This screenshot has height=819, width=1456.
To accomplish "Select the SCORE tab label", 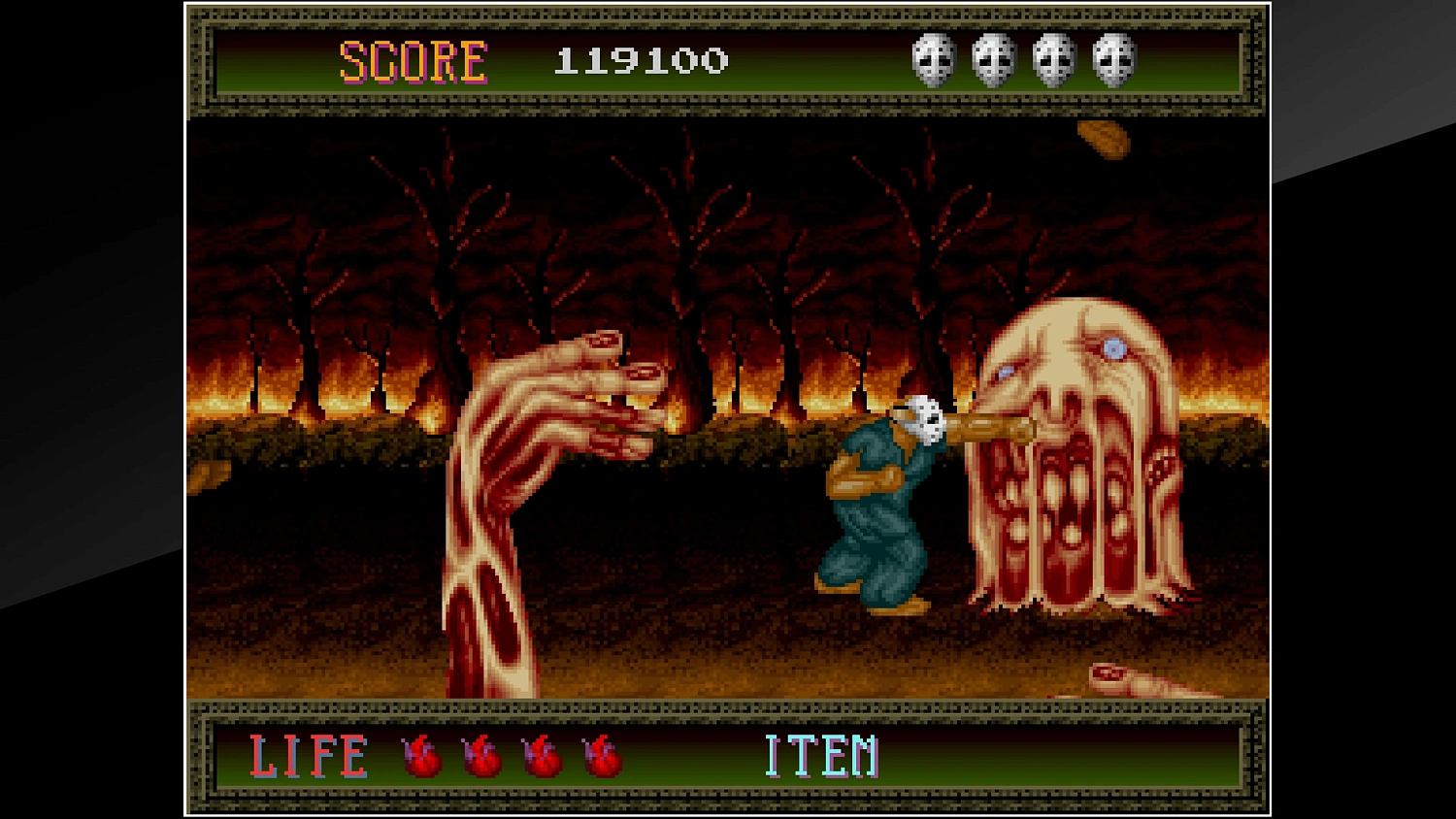I will pyautogui.click(x=412, y=60).
